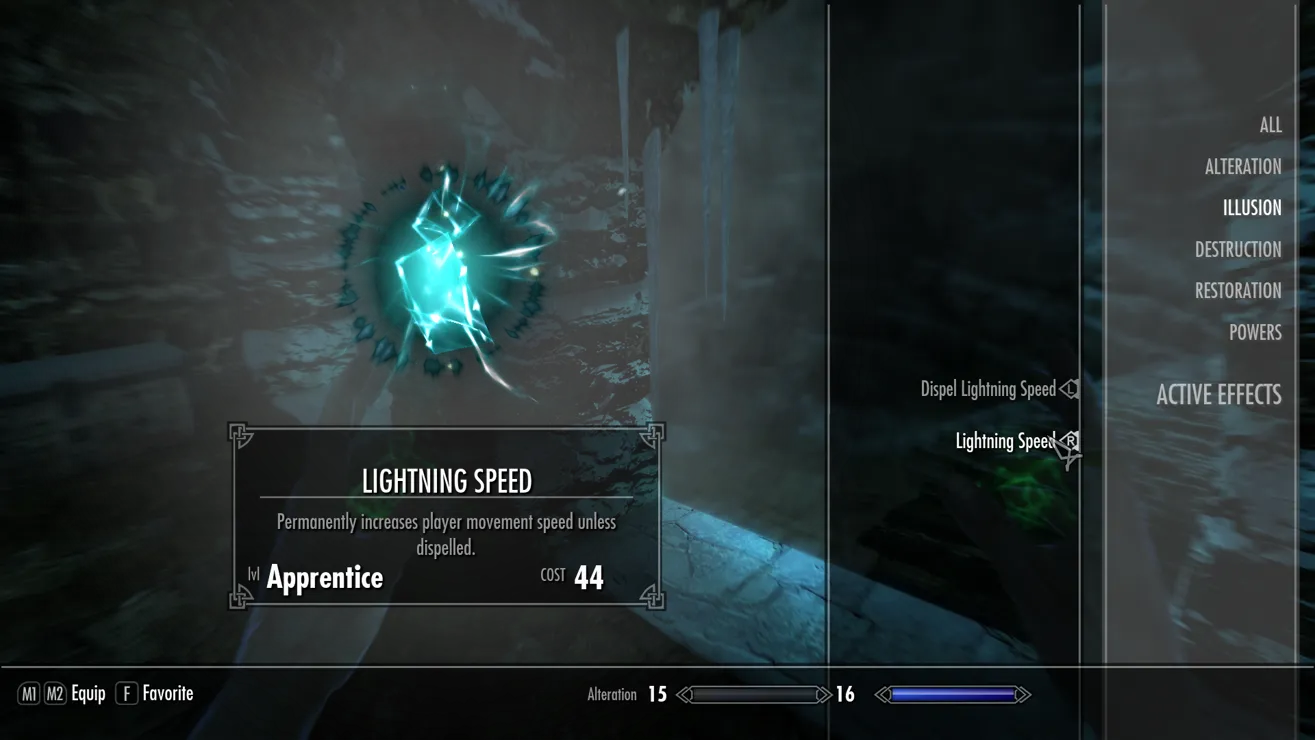Open the Active Effects list
This screenshot has width=1315, height=740.
coord(1218,395)
